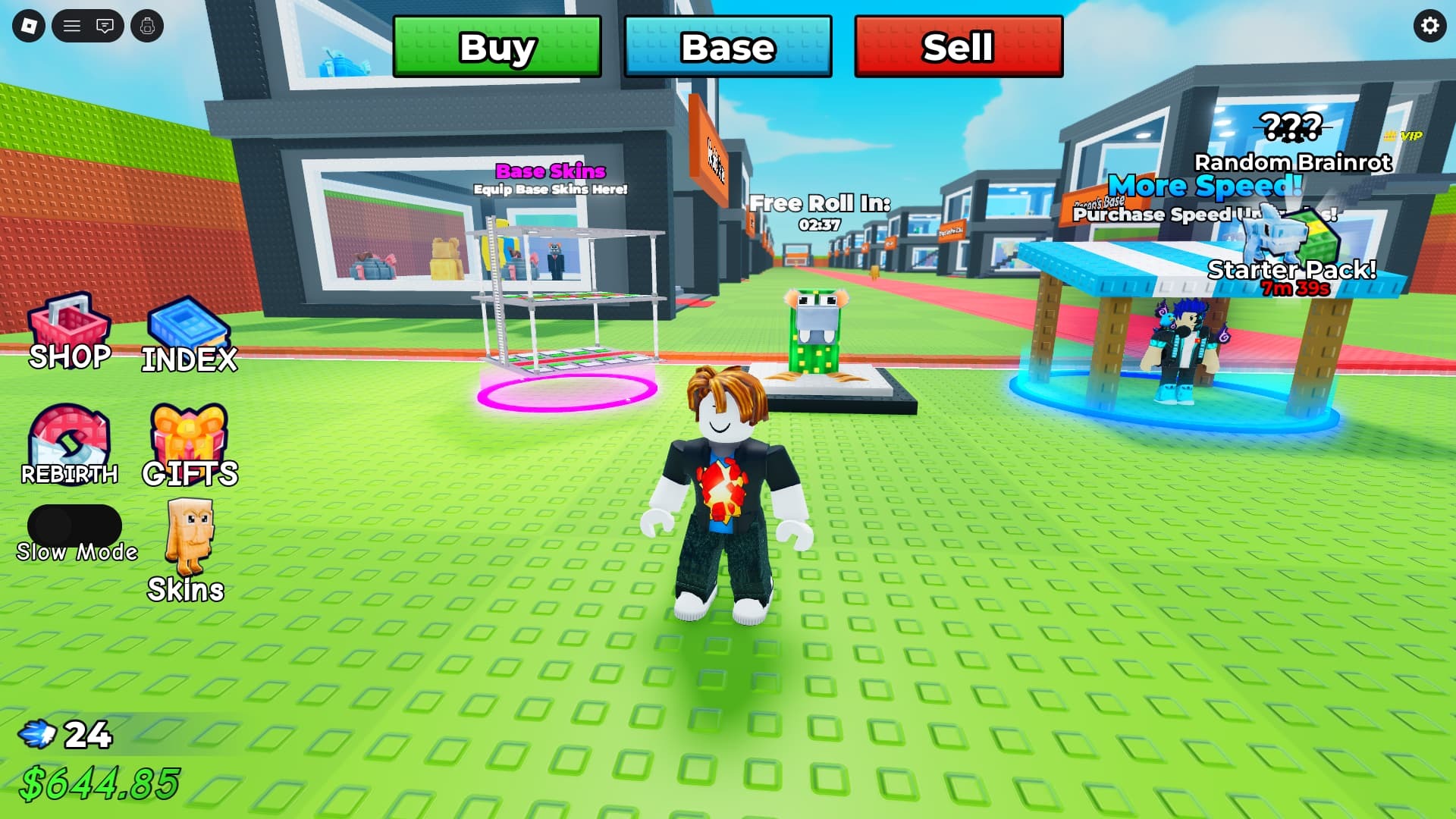Click the green Buy button

pos(497,47)
